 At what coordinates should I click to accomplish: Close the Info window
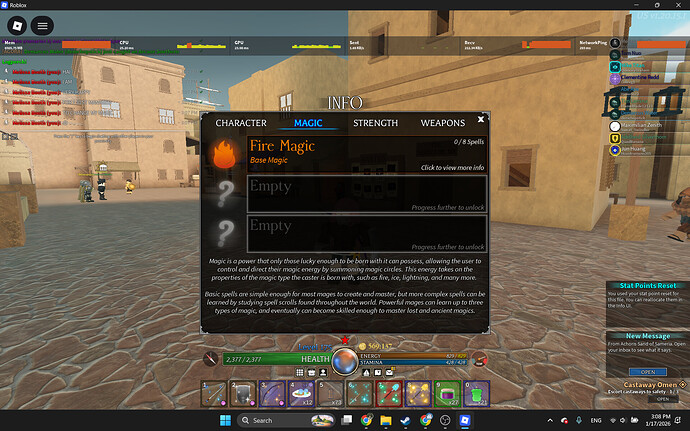click(x=481, y=121)
